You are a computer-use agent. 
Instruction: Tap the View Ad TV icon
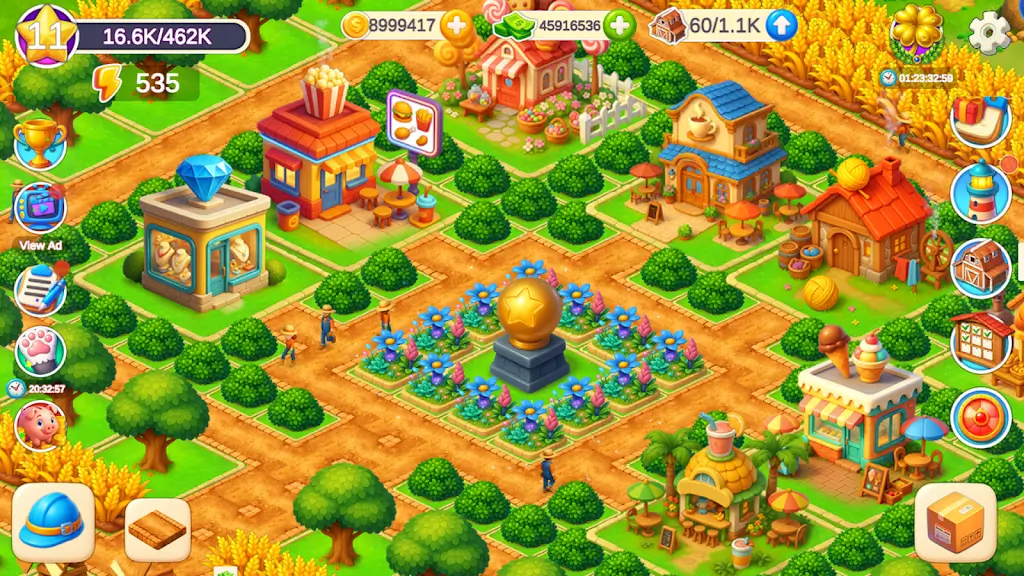click(x=40, y=208)
